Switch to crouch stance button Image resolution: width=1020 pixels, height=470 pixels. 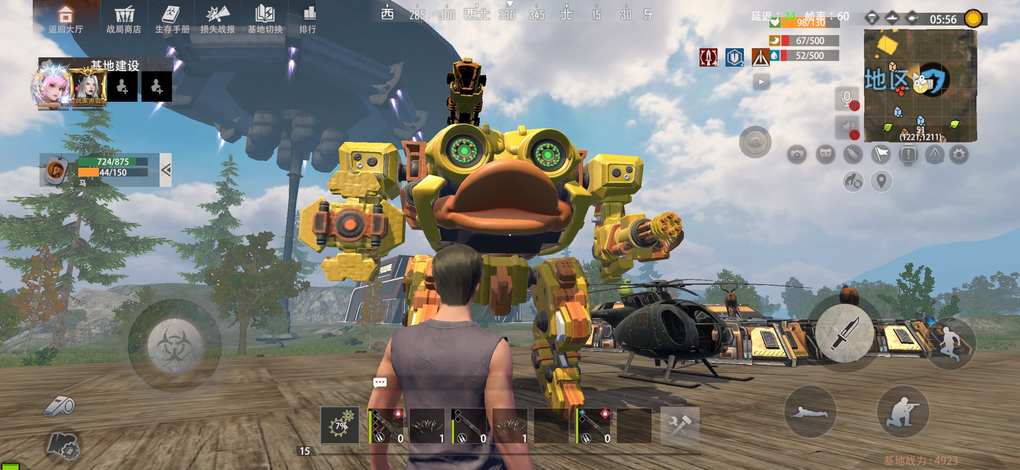coord(902,409)
